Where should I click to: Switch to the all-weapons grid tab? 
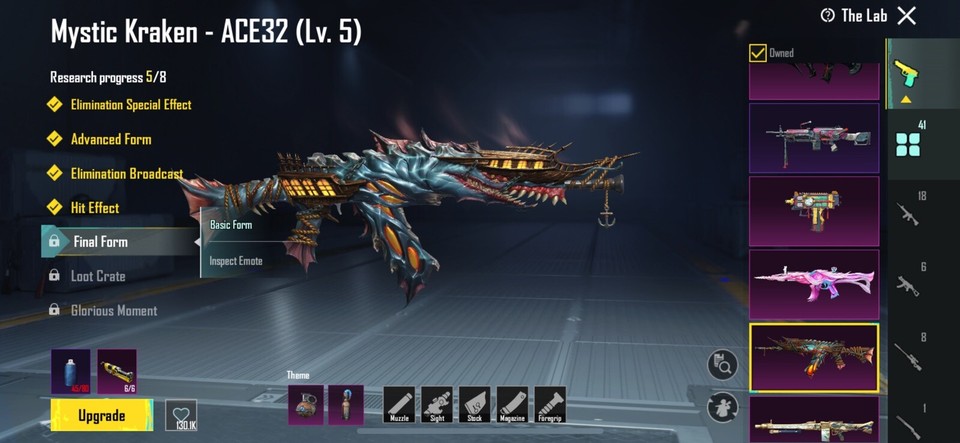tap(908, 144)
